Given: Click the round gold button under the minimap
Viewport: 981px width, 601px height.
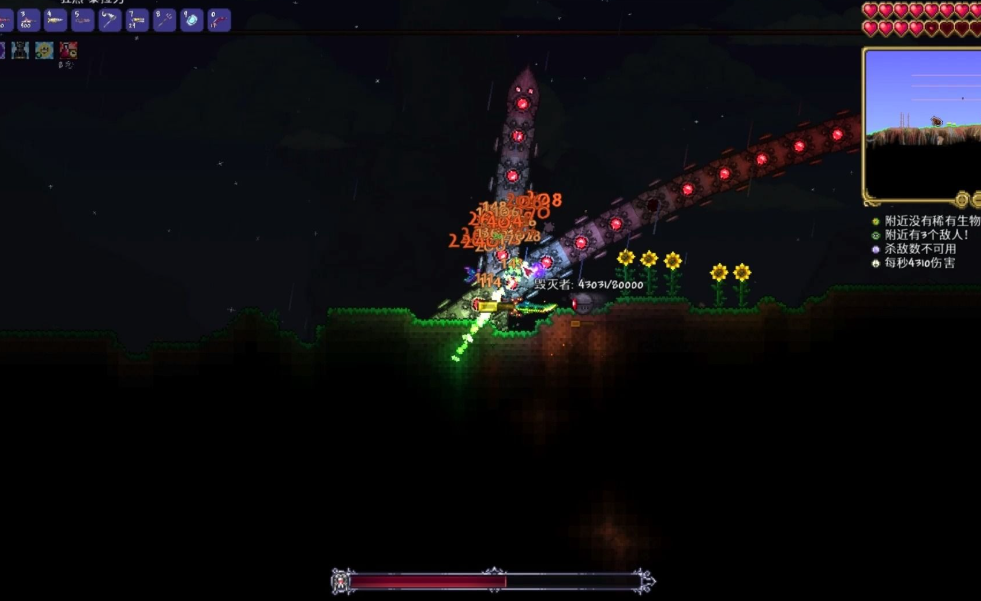Looking at the screenshot, I should [962, 200].
